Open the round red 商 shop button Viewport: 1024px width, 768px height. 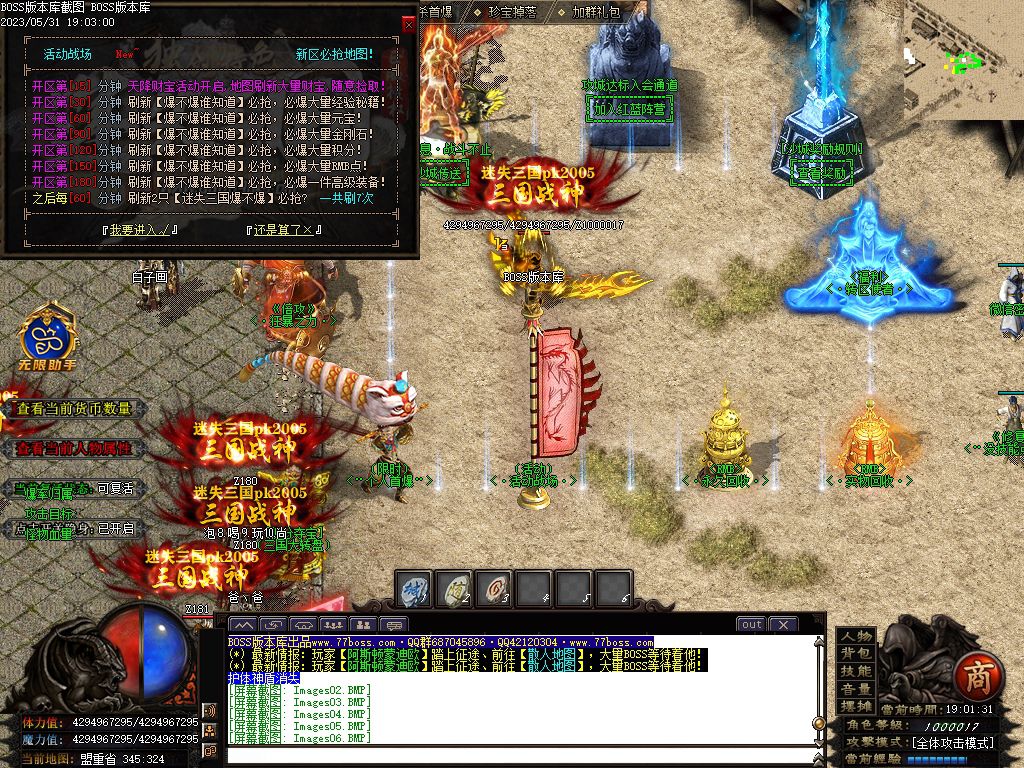[x=972, y=678]
